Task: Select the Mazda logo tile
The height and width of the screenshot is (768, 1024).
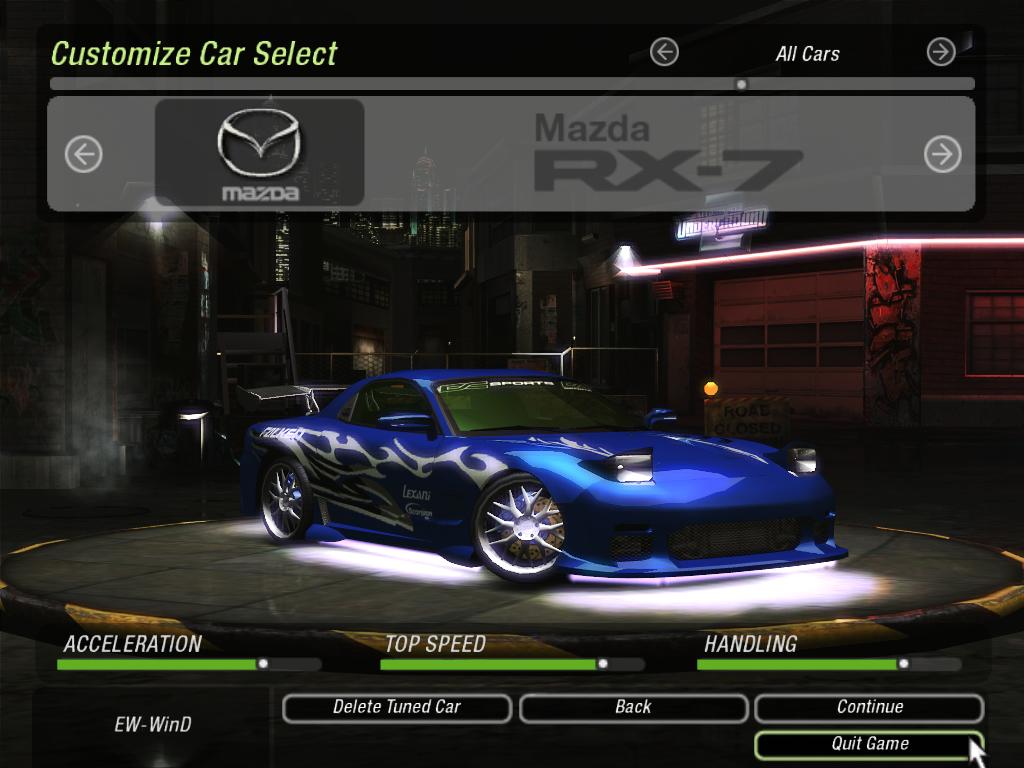Action: click(x=259, y=153)
